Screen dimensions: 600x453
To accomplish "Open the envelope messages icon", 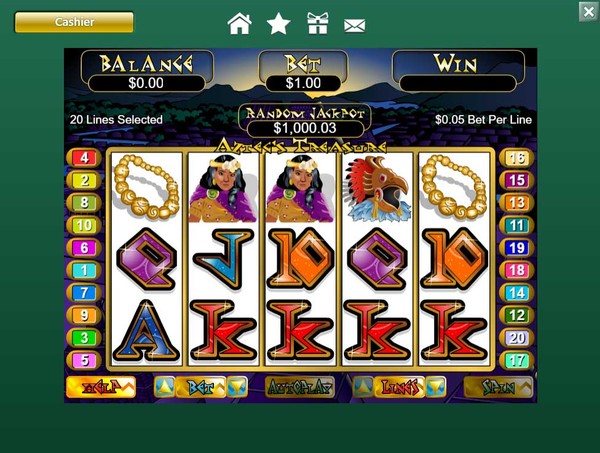I will coord(354,24).
